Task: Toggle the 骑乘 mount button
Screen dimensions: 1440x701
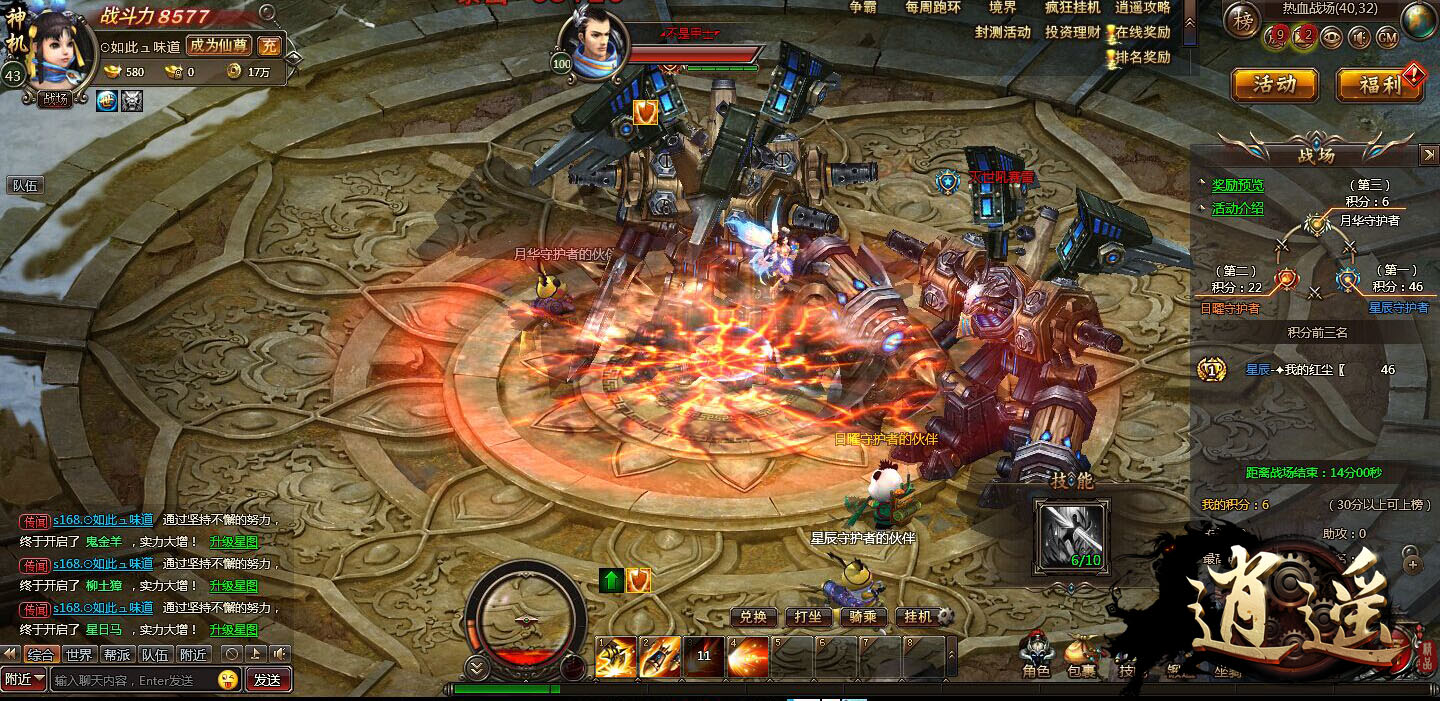Action: (x=863, y=617)
